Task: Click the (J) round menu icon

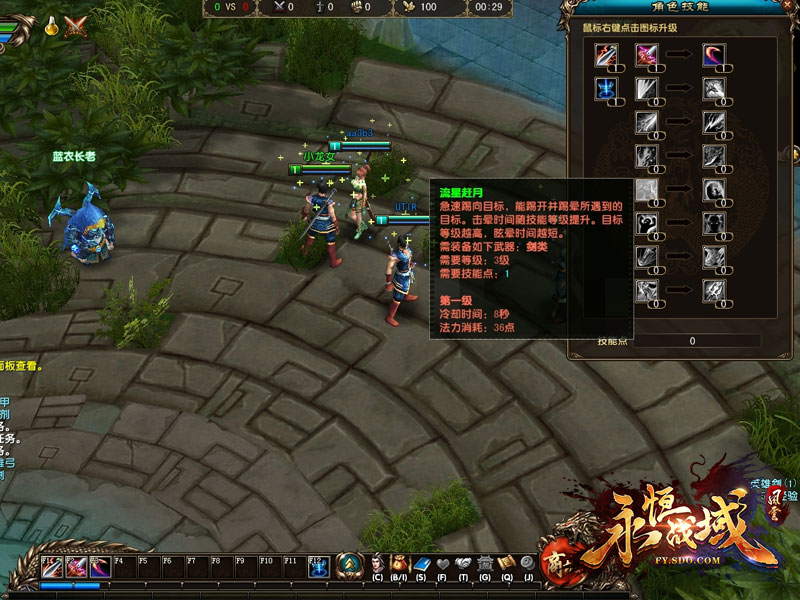Action: (x=528, y=565)
